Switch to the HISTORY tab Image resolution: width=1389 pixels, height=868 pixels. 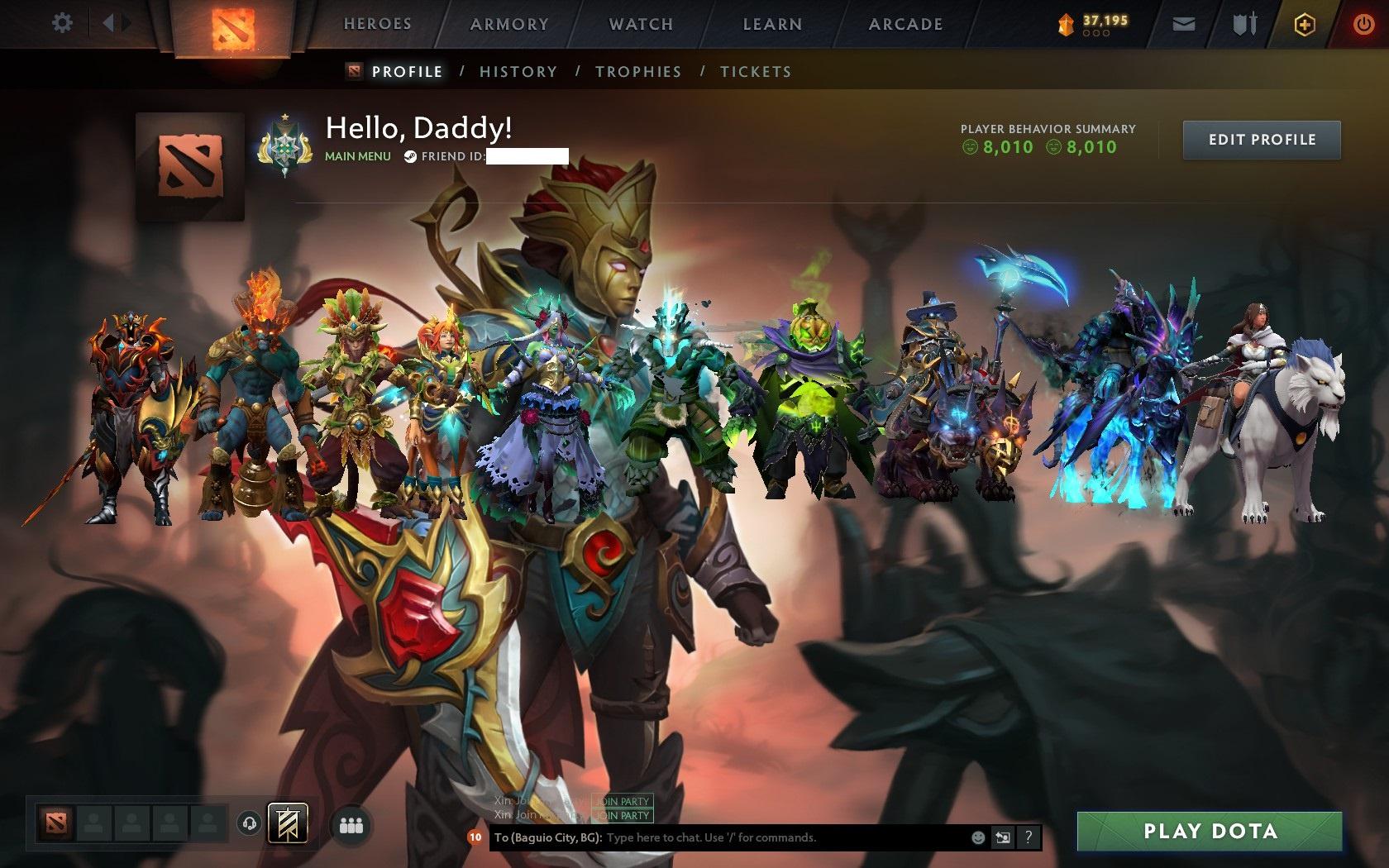[518, 72]
